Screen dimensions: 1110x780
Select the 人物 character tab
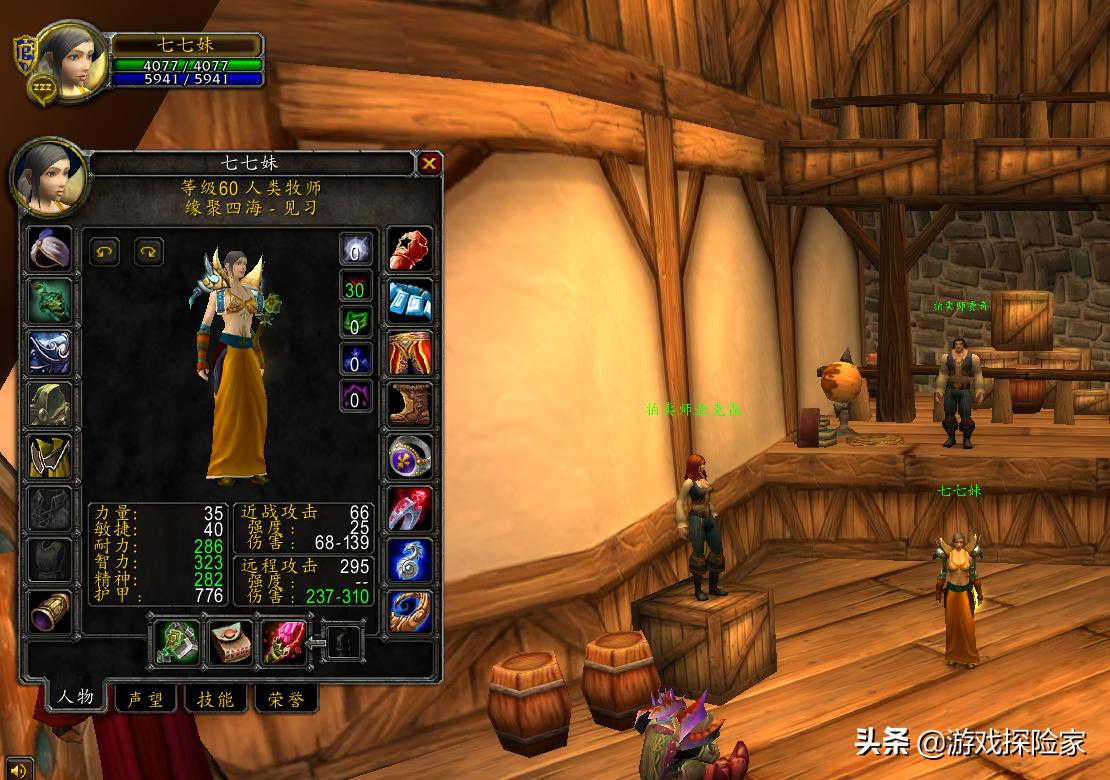pos(75,697)
